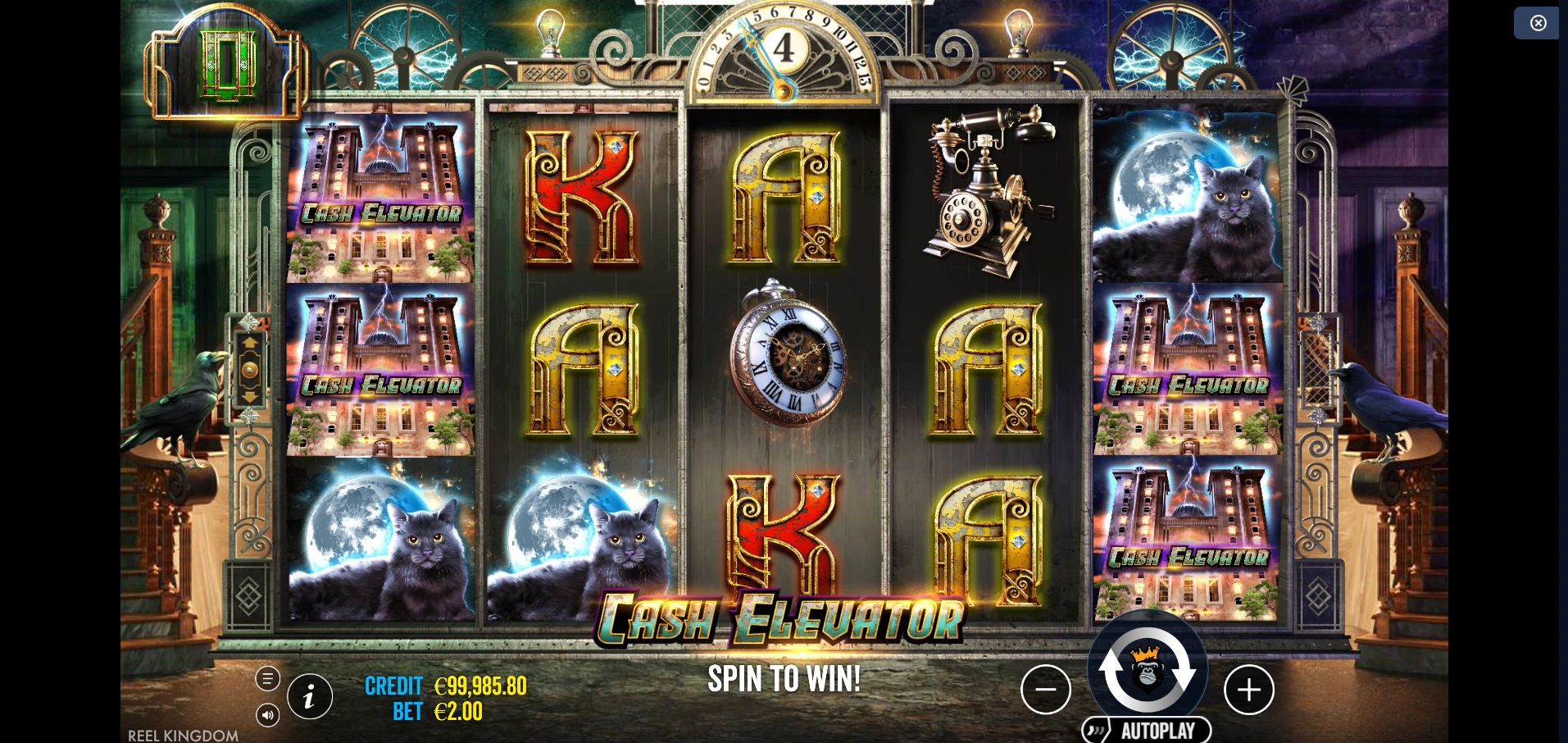This screenshot has width=1568, height=743.
Task: Mute game audio with the speaker icon
Action: point(268,714)
